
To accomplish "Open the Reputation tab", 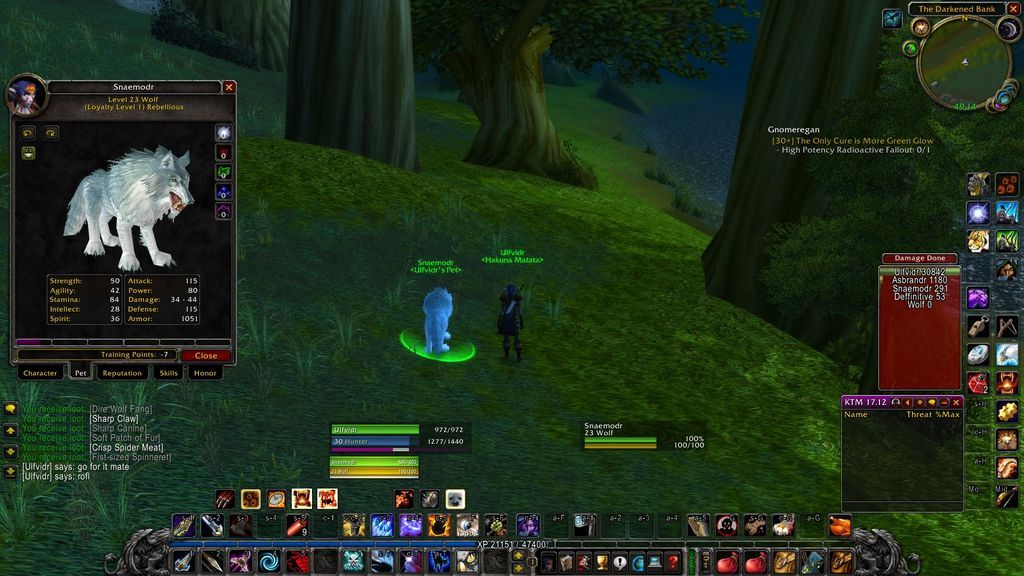I will click(x=122, y=373).
